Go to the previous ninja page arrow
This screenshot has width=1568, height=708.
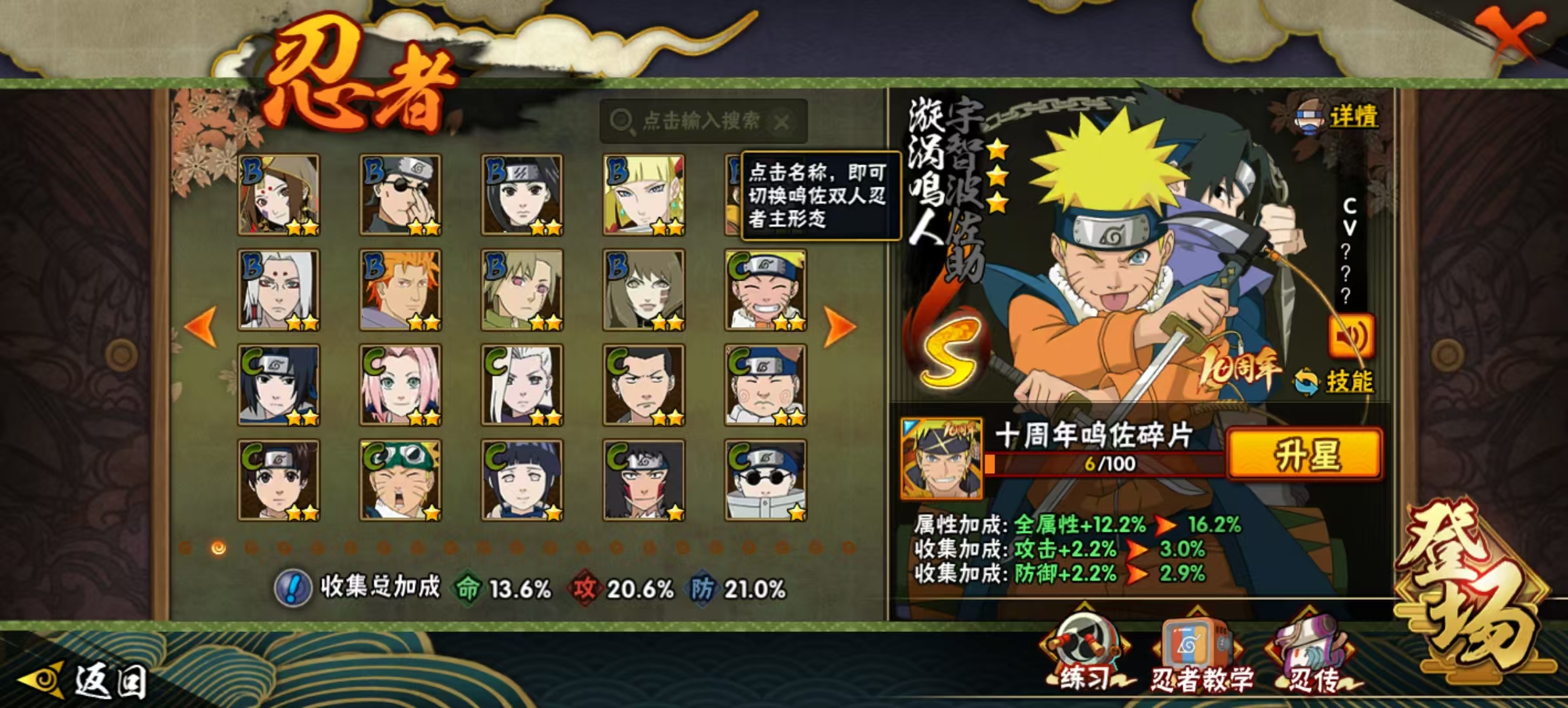pos(201,325)
